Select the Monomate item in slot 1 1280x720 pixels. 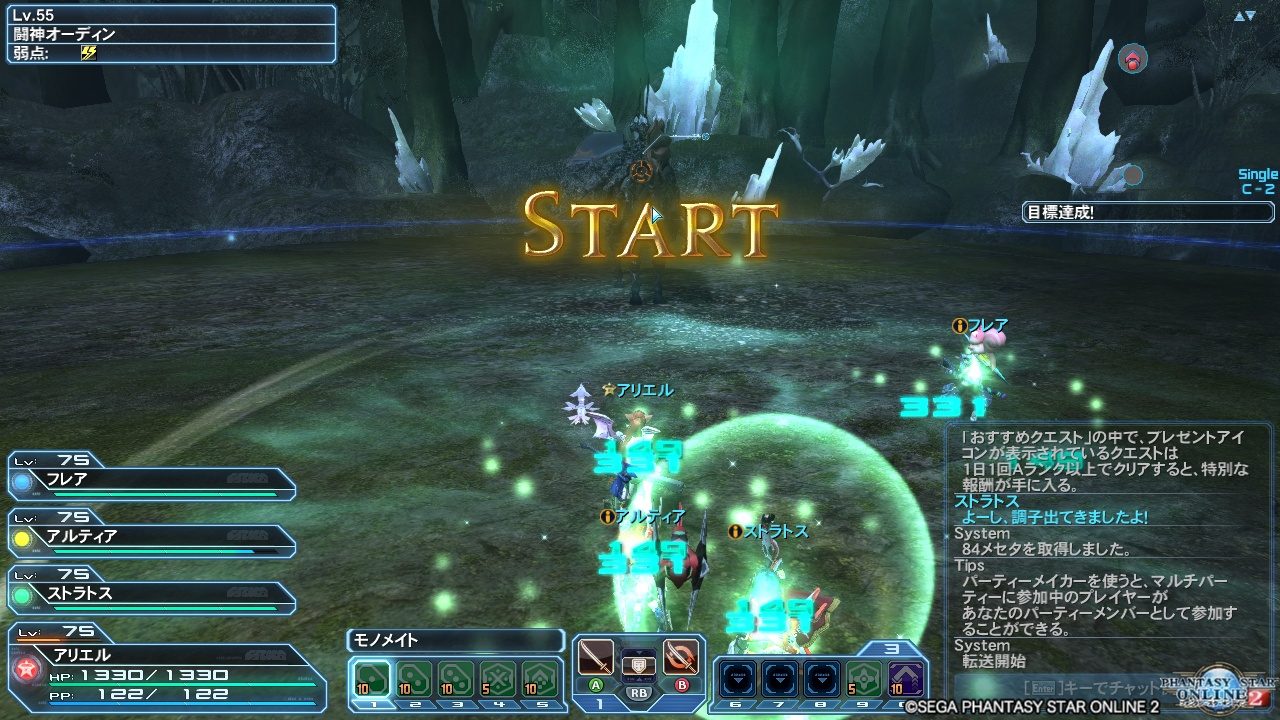point(372,679)
